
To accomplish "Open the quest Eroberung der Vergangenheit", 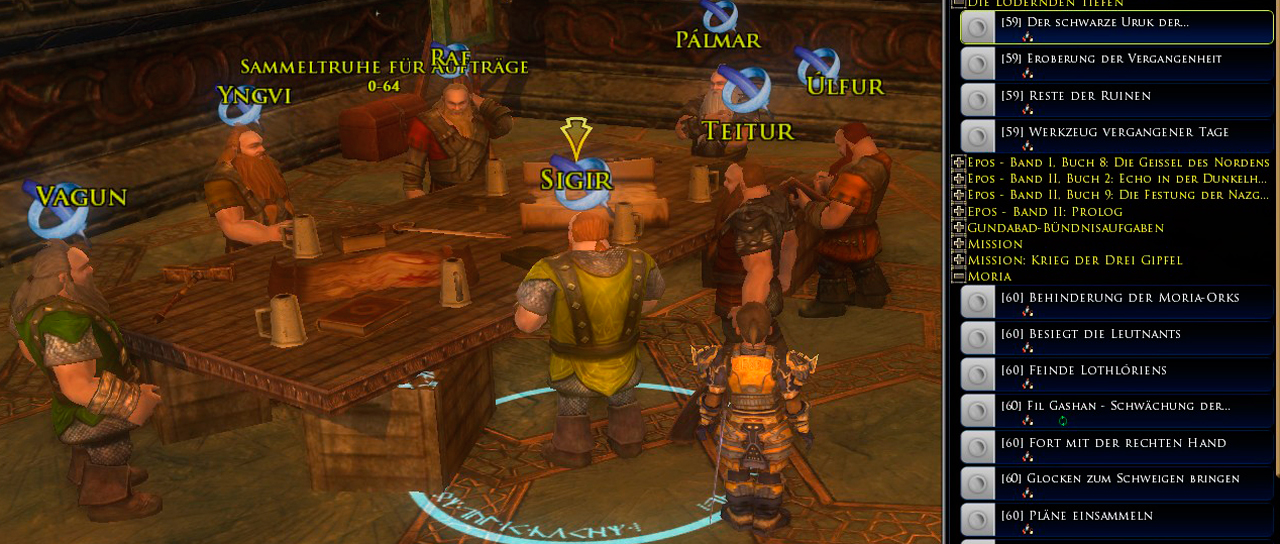I will pyautogui.click(x=1111, y=59).
